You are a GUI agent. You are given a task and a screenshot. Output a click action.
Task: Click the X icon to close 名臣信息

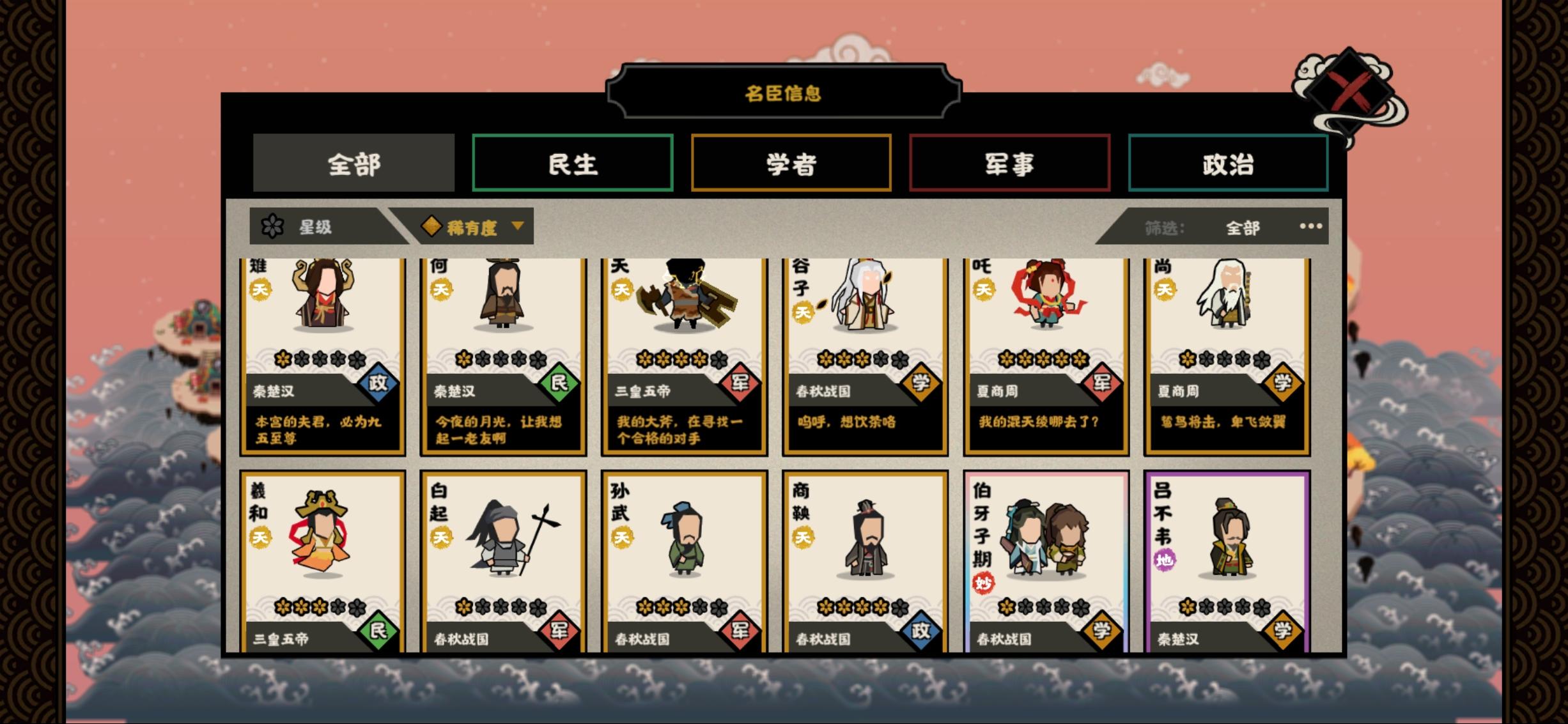(x=1350, y=91)
